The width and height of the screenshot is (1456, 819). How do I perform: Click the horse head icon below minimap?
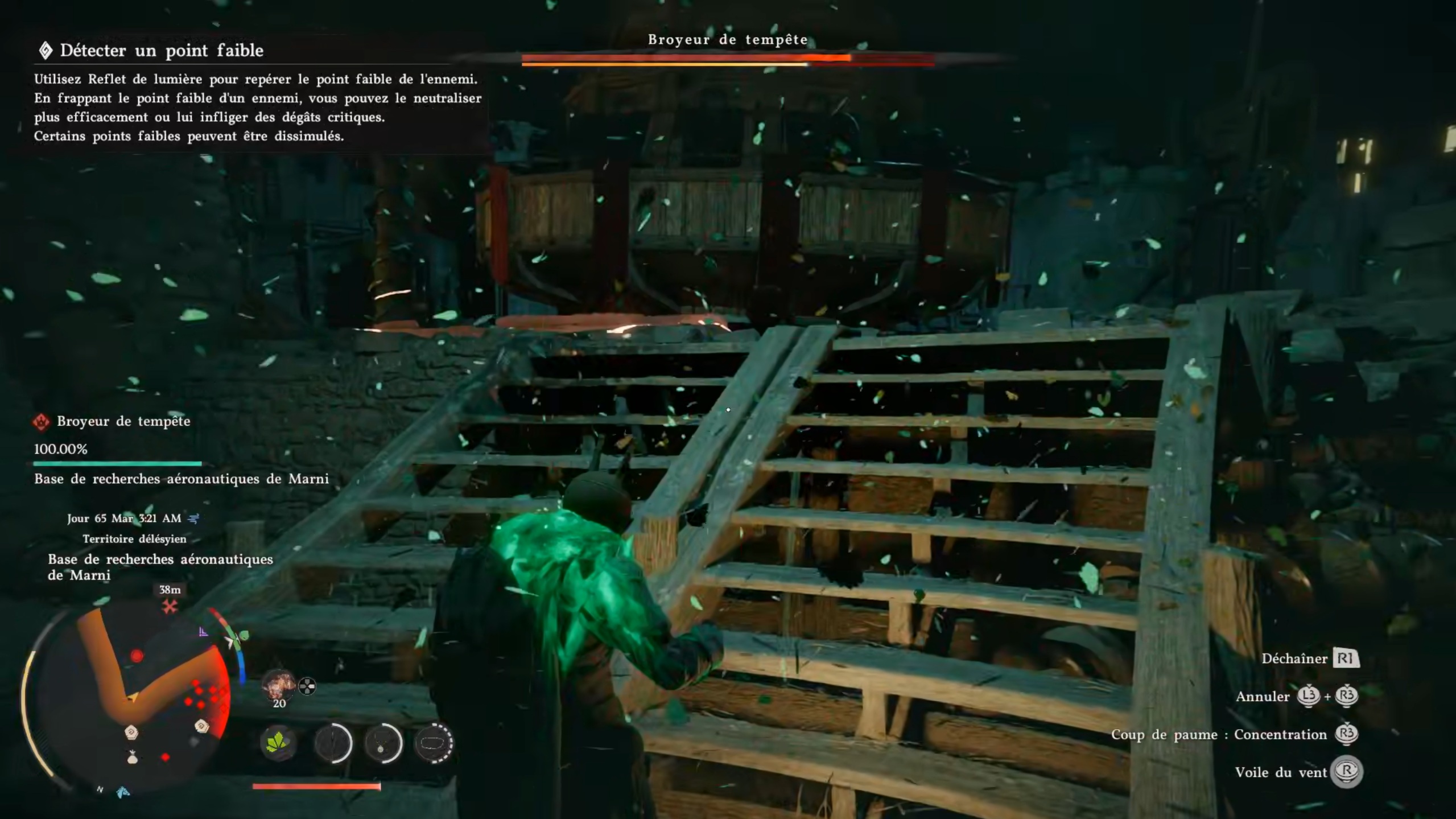(x=123, y=792)
